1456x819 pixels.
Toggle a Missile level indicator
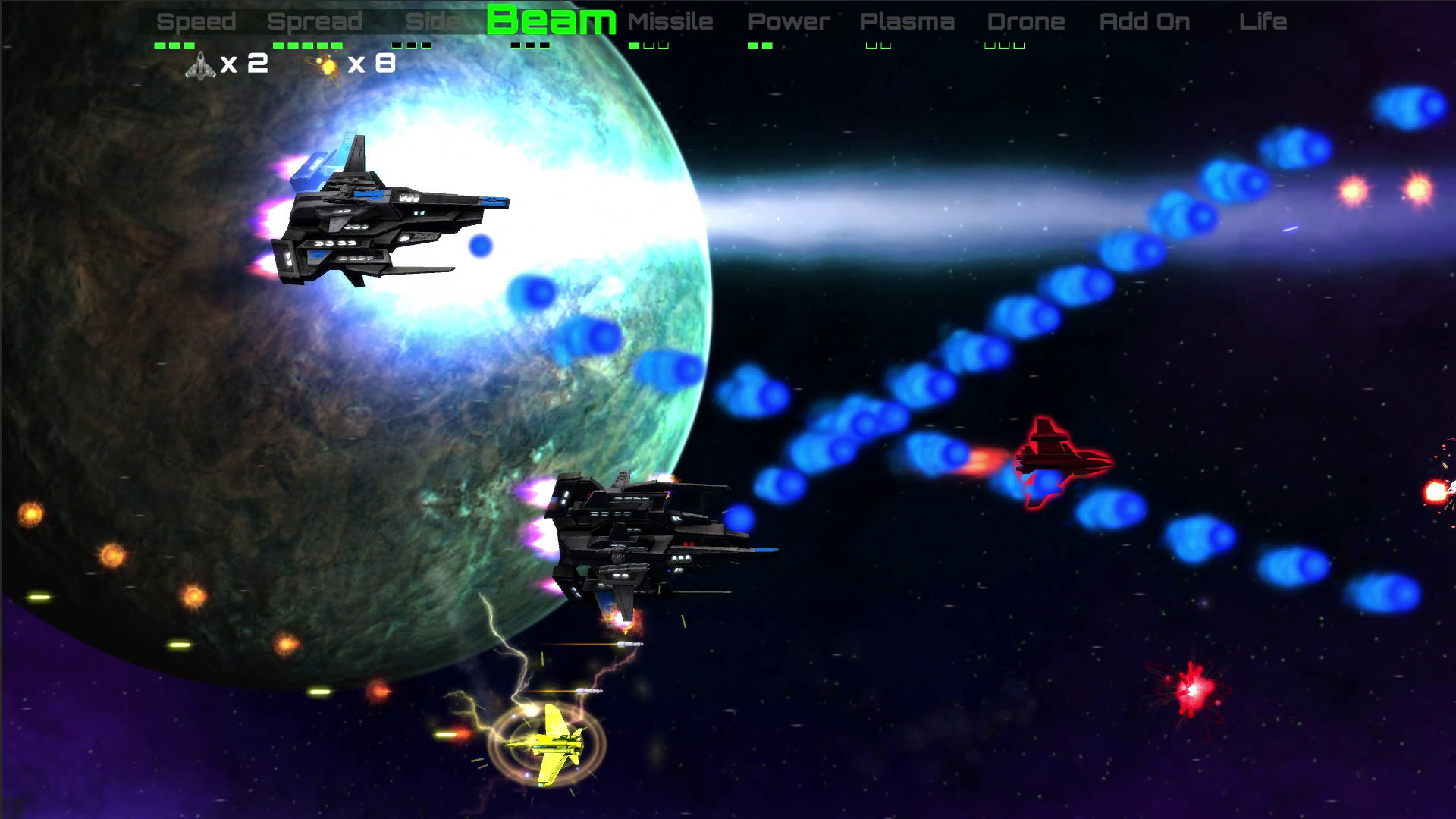[x=635, y=45]
